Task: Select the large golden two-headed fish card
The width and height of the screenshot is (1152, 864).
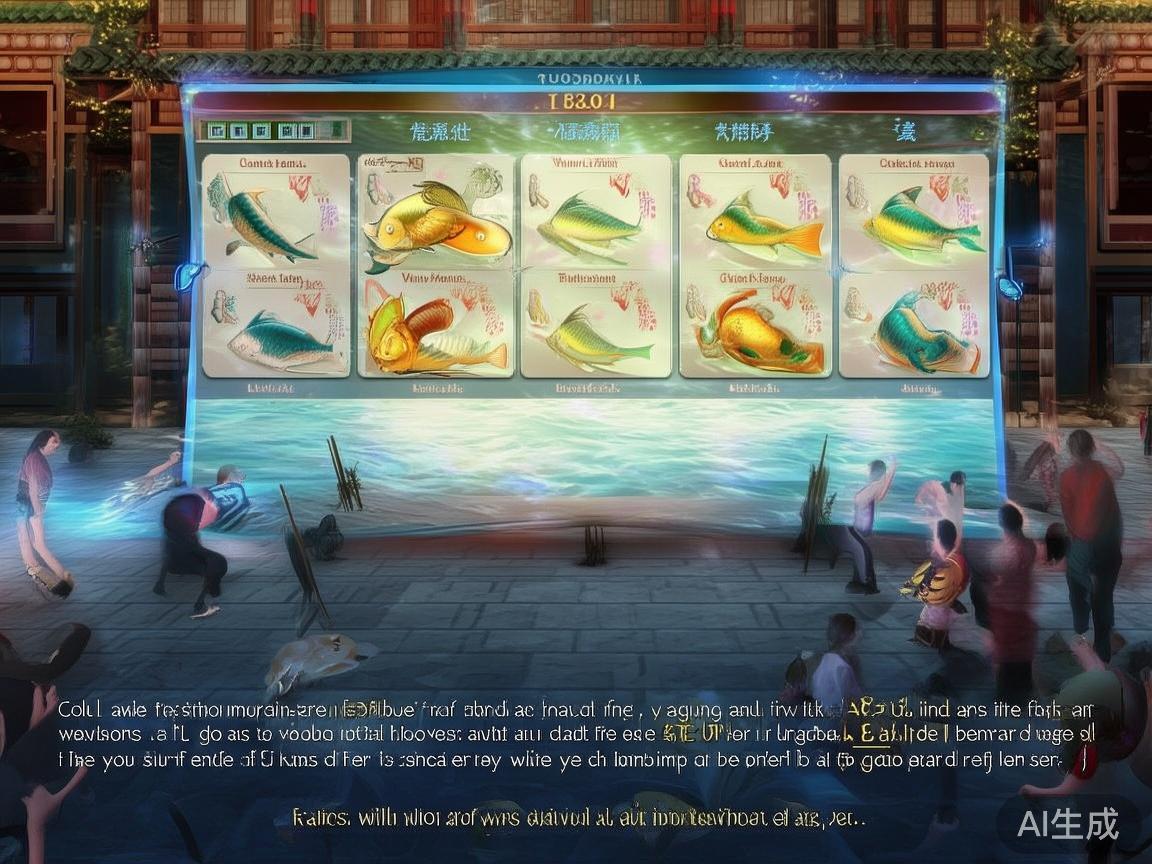Action: (437, 224)
